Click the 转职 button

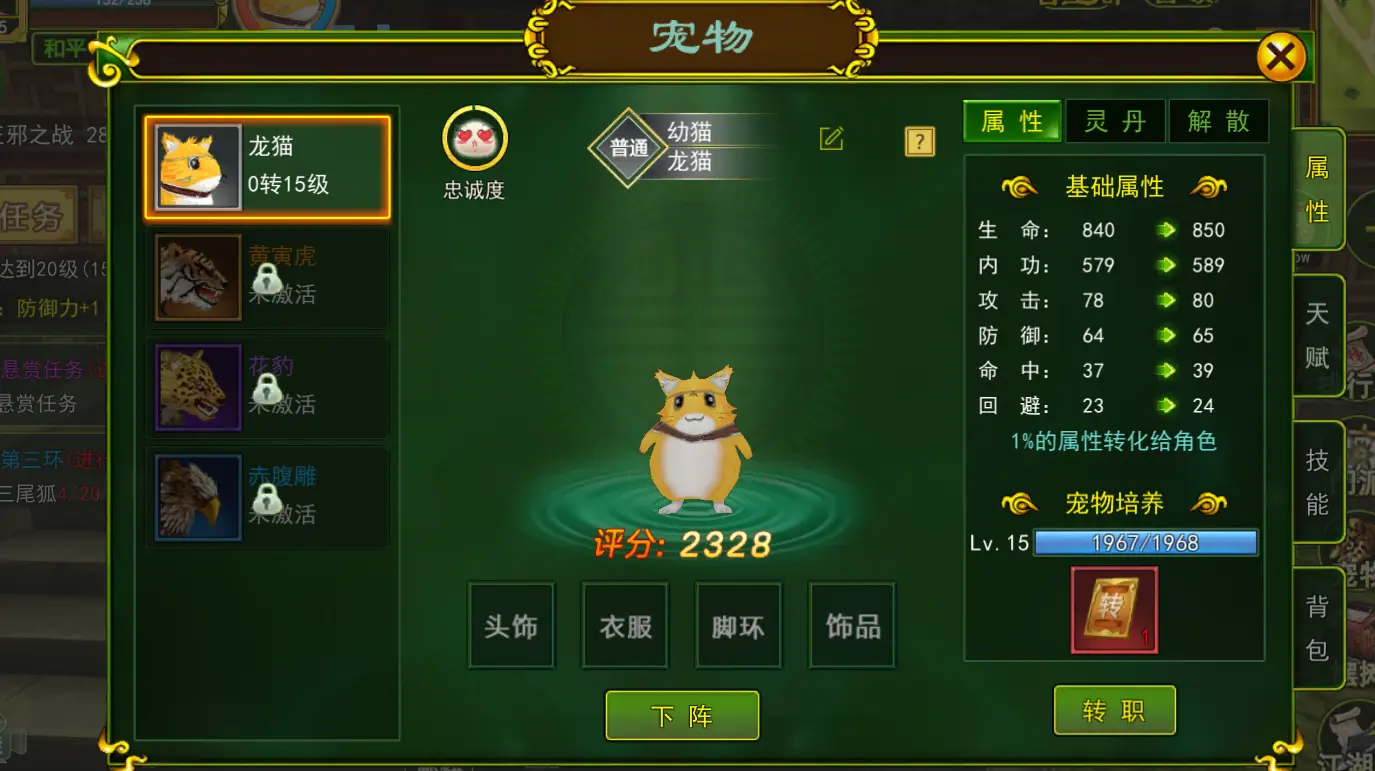pos(1114,709)
